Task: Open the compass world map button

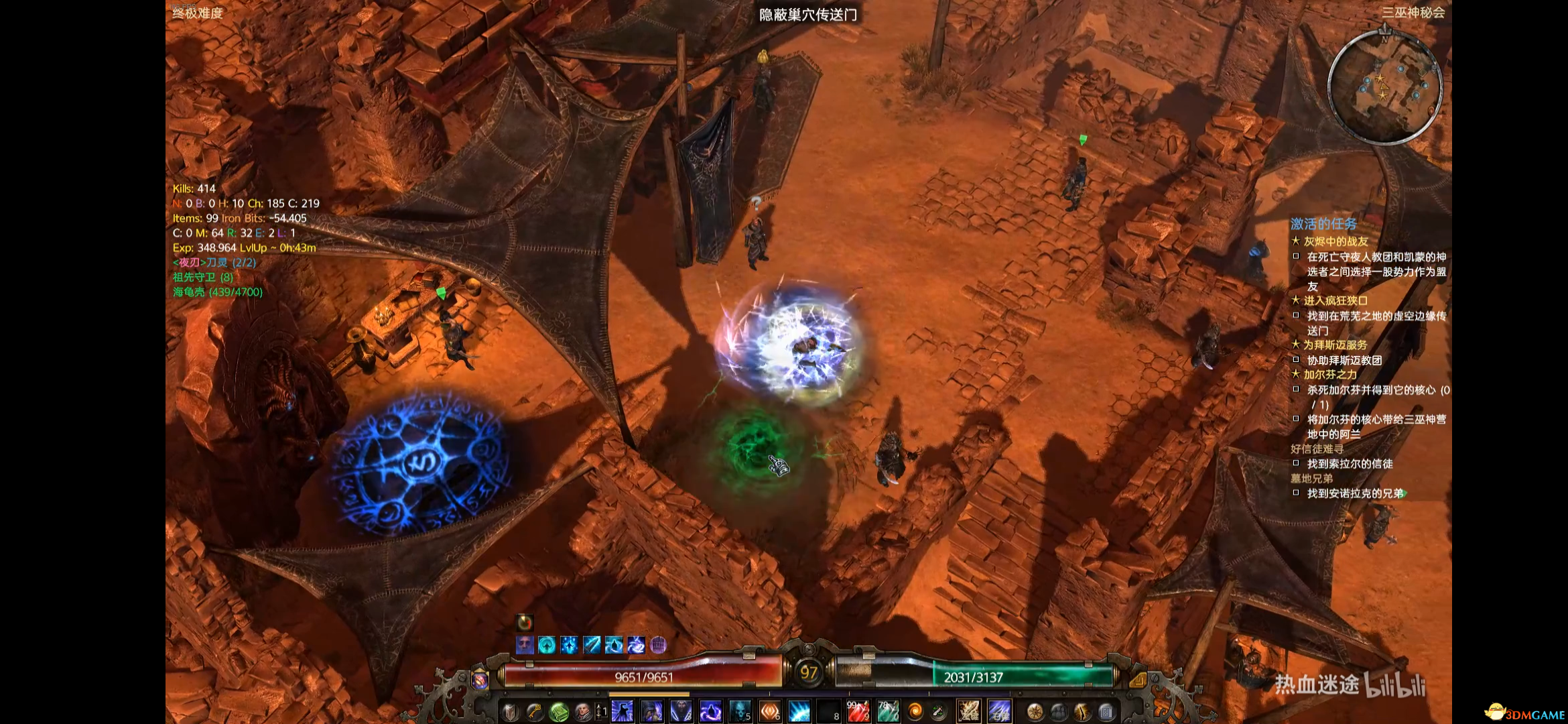Action: pyautogui.click(x=1035, y=712)
